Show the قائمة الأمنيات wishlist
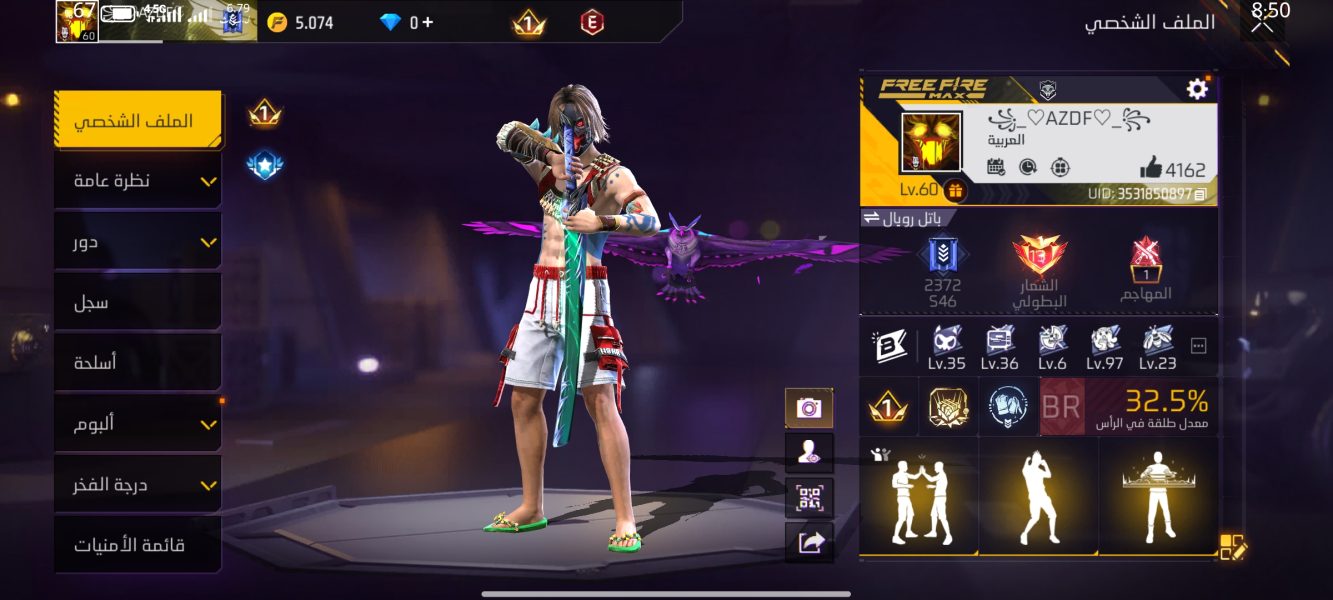 coord(137,545)
